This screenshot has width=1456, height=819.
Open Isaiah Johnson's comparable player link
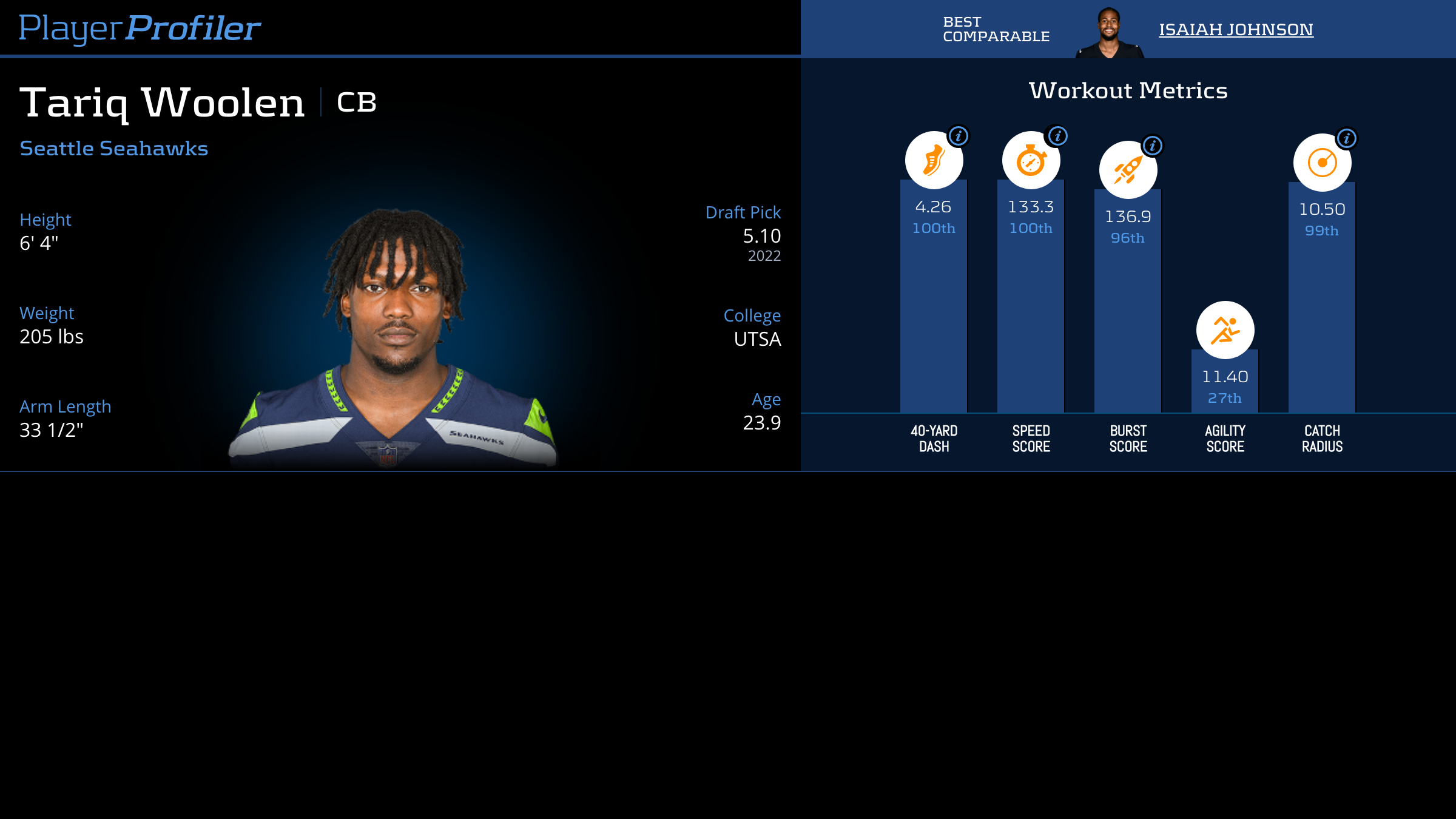(x=1236, y=29)
